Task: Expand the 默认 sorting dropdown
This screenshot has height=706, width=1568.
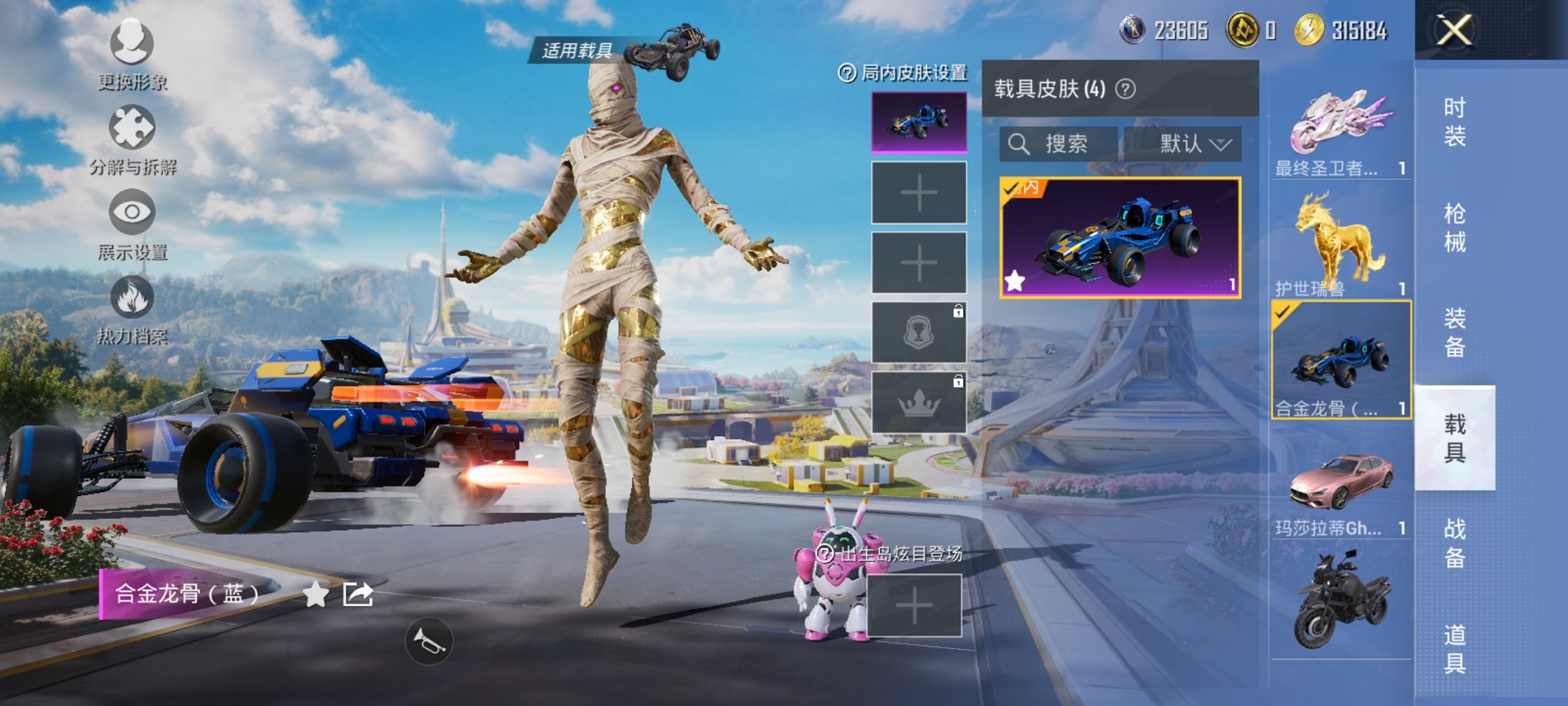Action: coord(1182,144)
